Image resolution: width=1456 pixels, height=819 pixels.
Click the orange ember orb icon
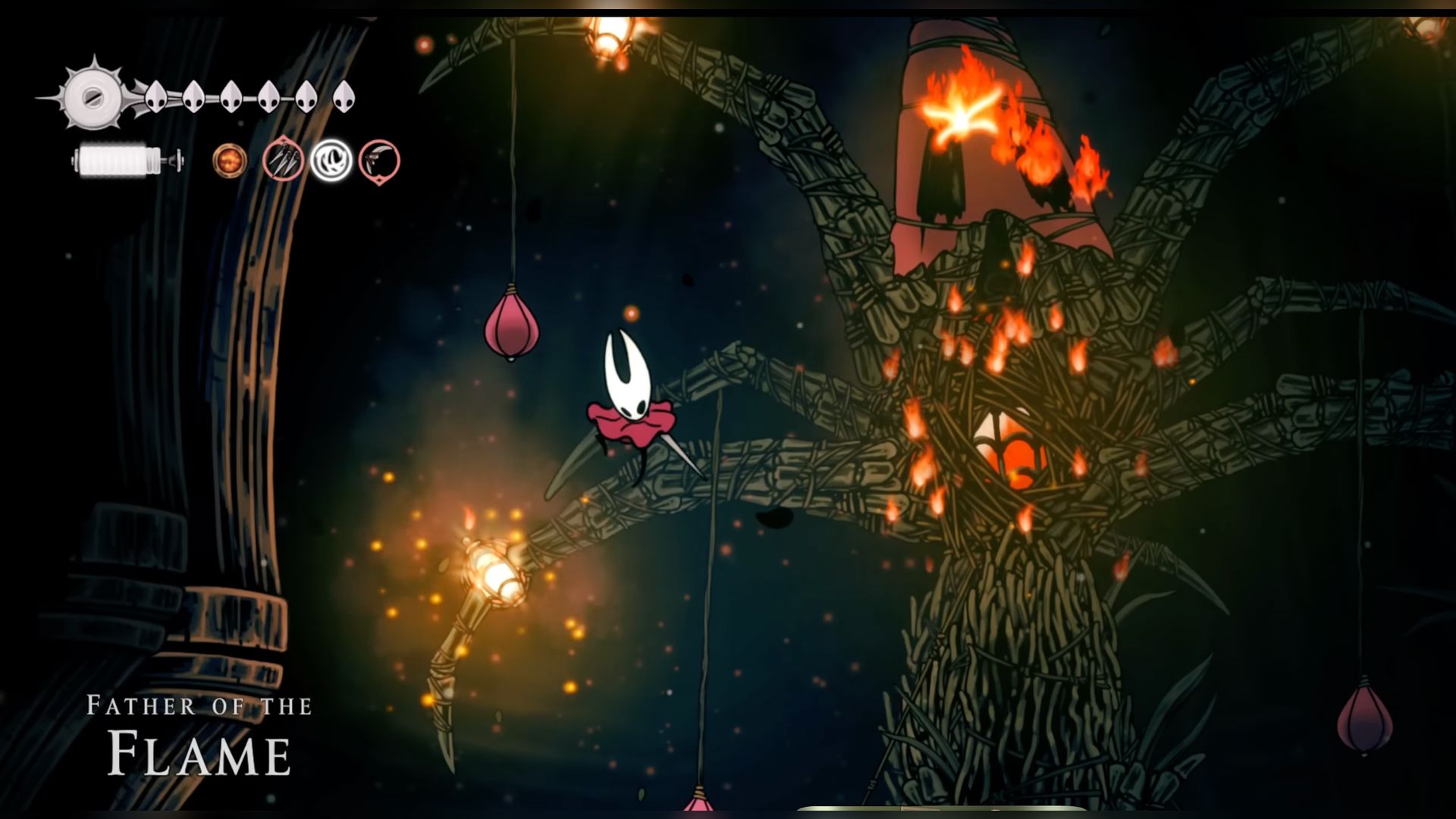pos(229,161)
